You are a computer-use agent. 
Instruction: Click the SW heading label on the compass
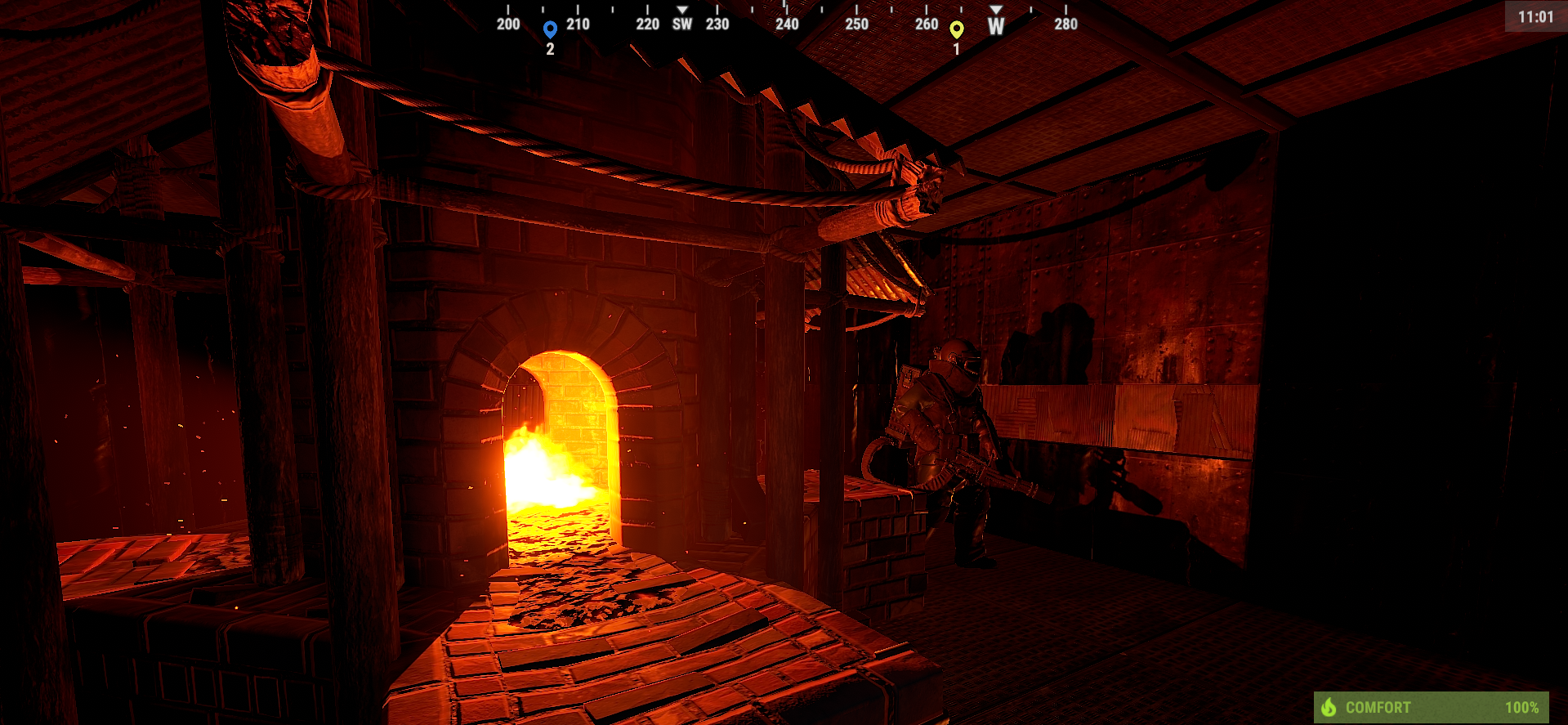[x=681, y=25]
